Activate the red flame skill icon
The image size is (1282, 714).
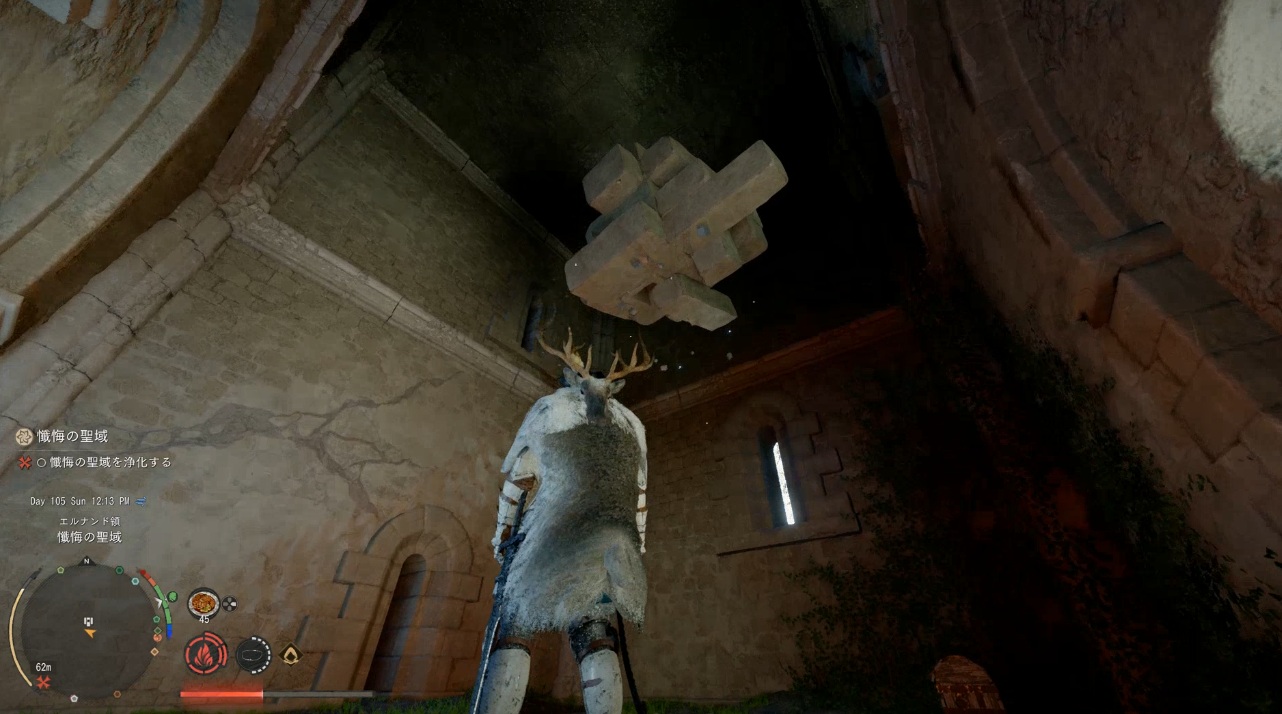pos(204,655)
